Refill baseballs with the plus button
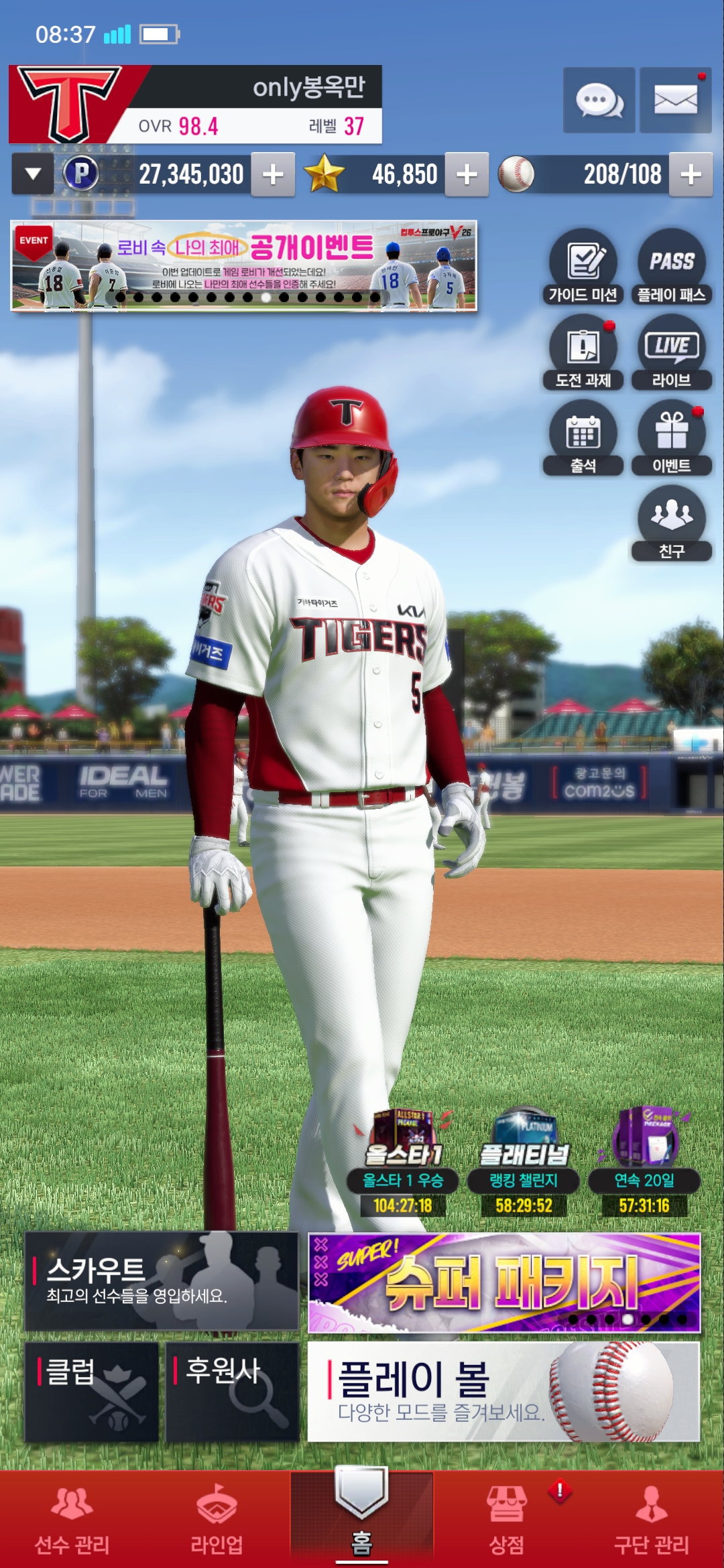Screen dimensions: 724x1568 click(690, 175)
